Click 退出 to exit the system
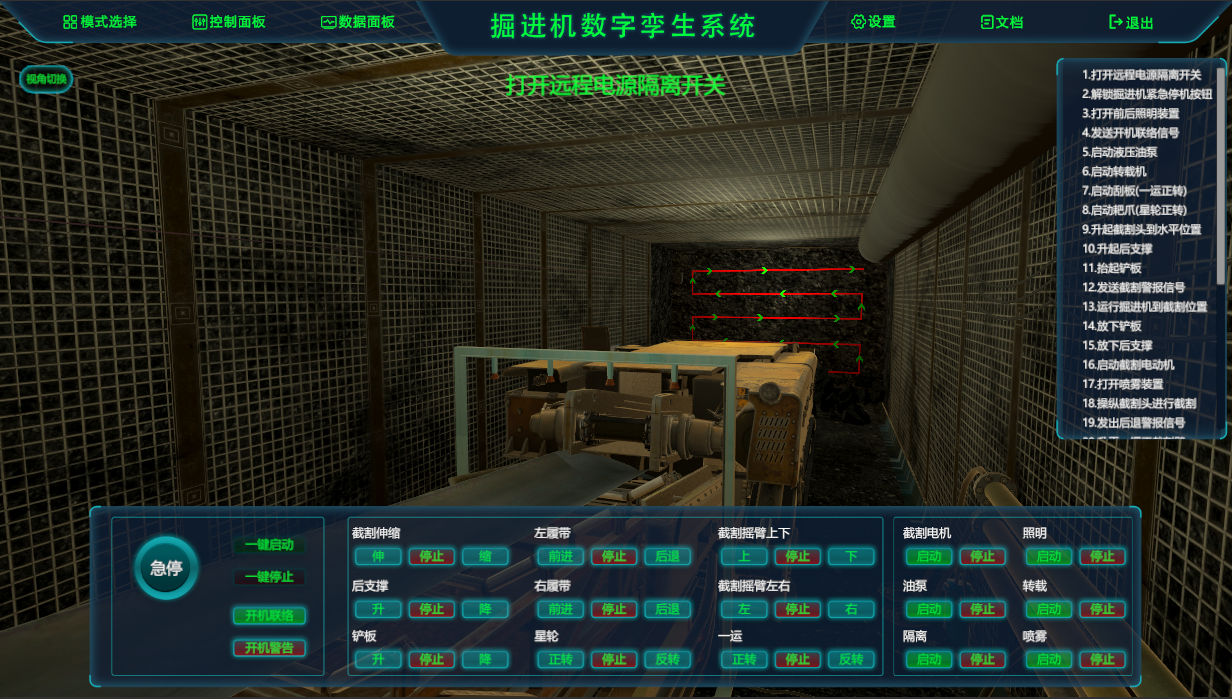Viewport: 1232px width, 699px height. 1131,22
